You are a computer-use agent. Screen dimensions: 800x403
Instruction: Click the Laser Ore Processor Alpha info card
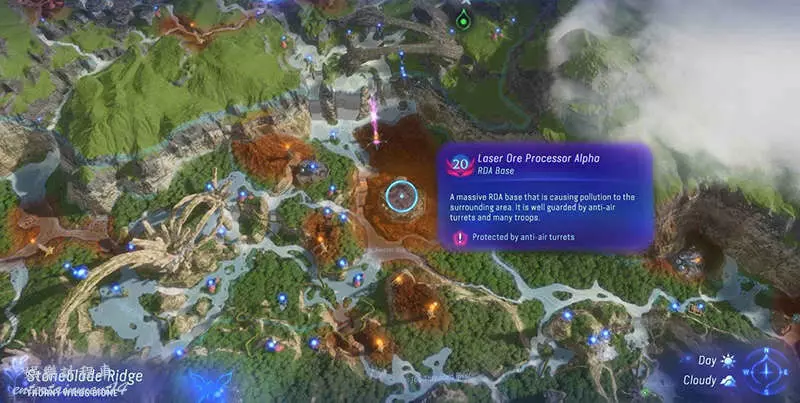point(545,197)
